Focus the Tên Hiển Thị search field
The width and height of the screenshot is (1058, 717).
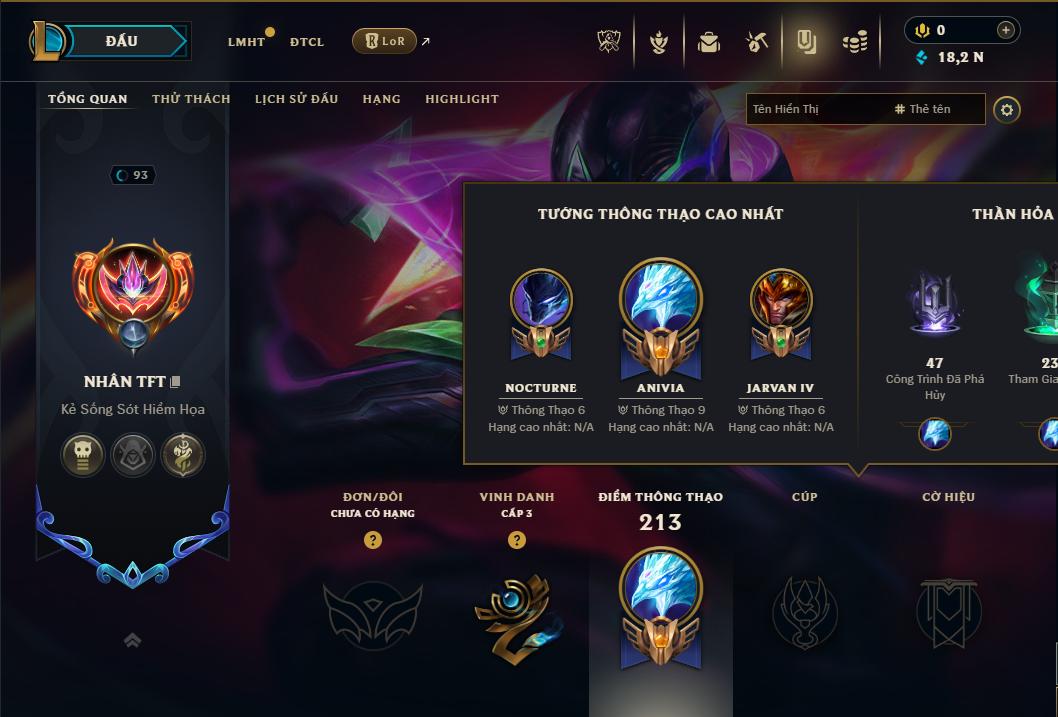pos(815,109)
